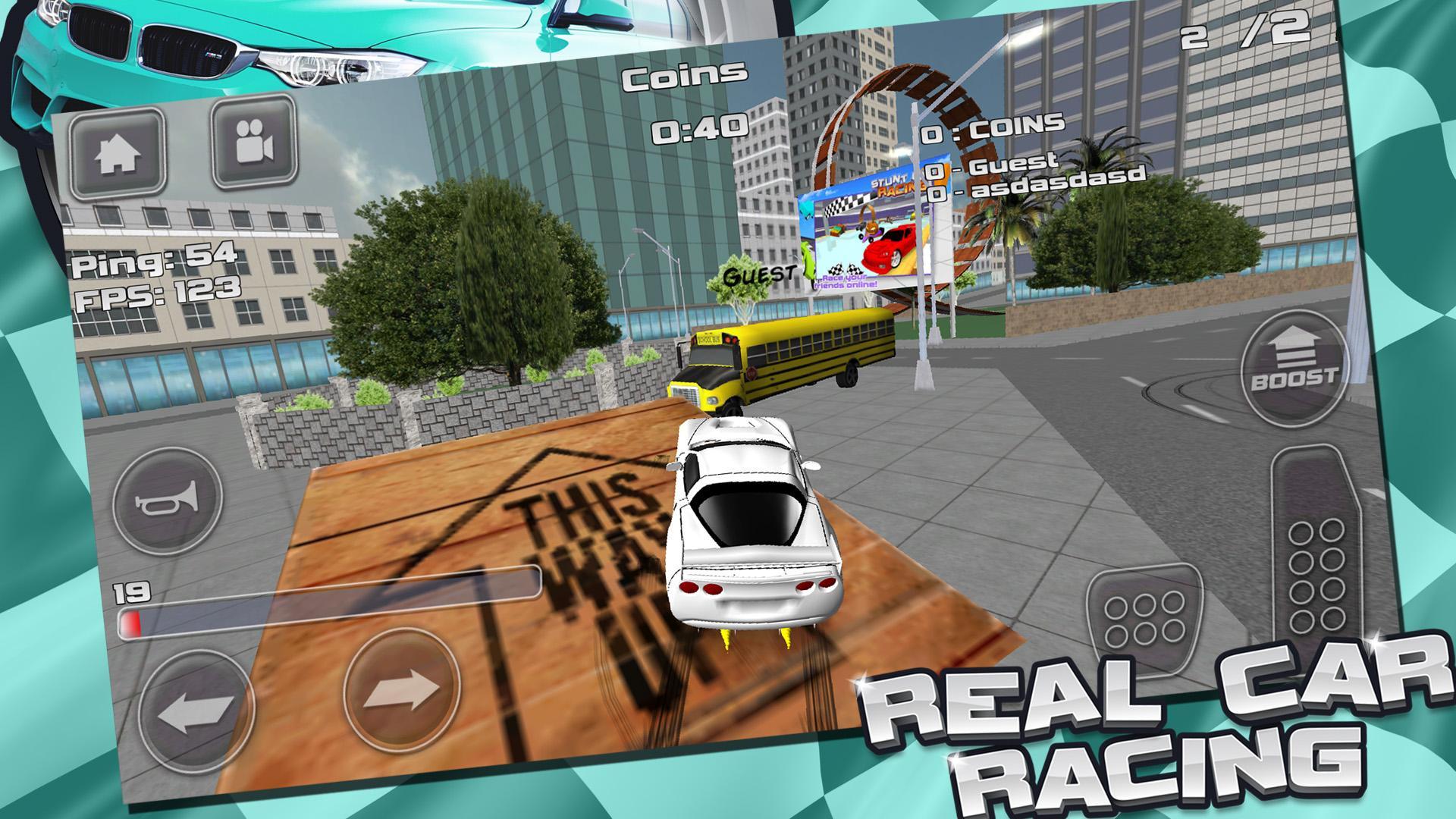Click the 0 COINS leaderboard entry
1456x819 pixels.
click(x=992, y=128)
